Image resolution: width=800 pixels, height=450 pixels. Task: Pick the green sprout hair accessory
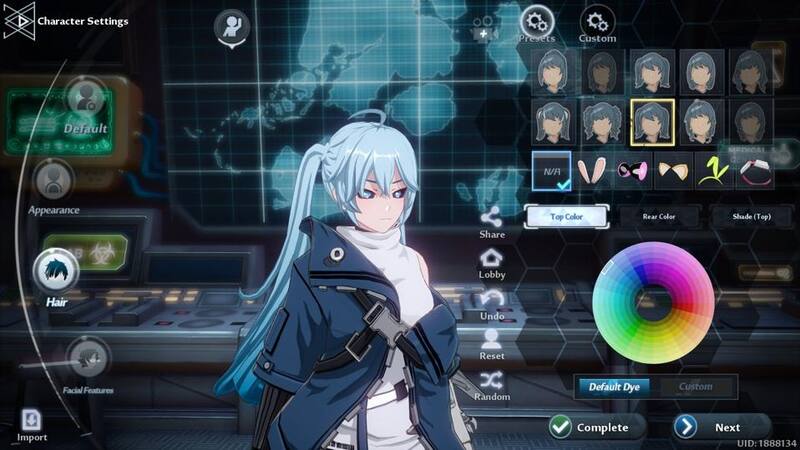[x=714, y=171]
